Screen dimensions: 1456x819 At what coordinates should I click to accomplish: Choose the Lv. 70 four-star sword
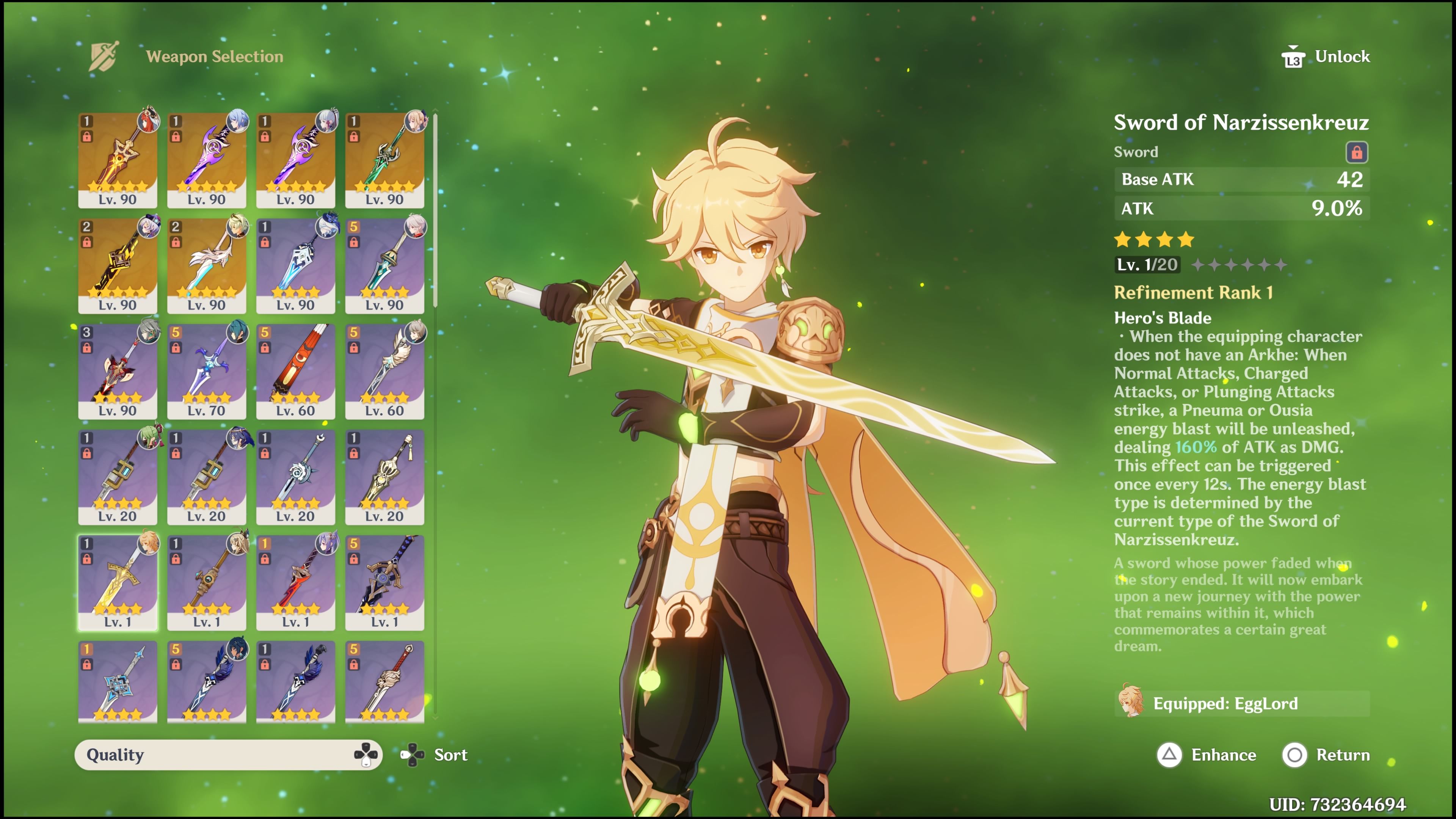pos(206,370)
